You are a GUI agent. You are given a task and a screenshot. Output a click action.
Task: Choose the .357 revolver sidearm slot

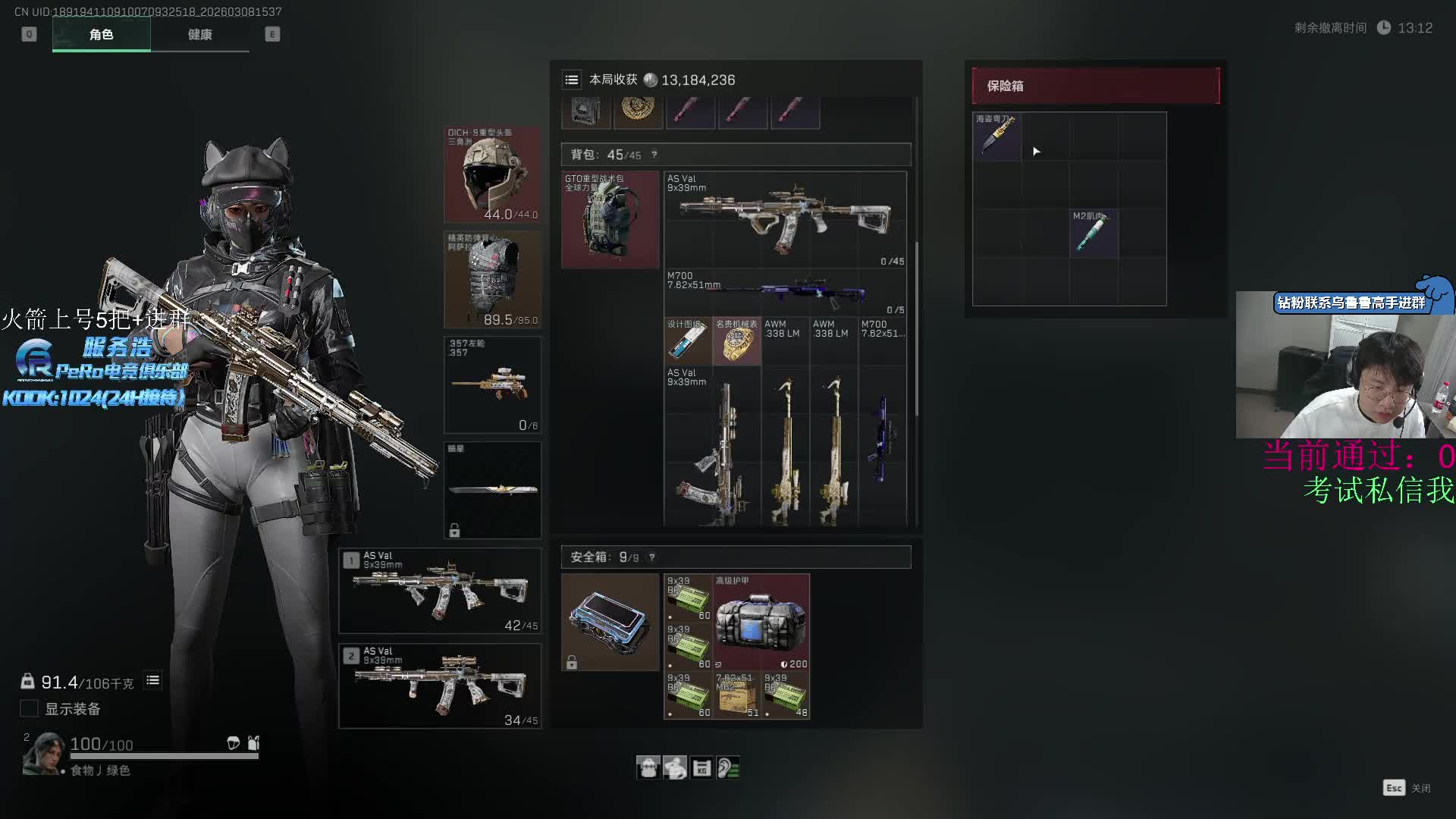pyautogui.click(x=492, y=384)
